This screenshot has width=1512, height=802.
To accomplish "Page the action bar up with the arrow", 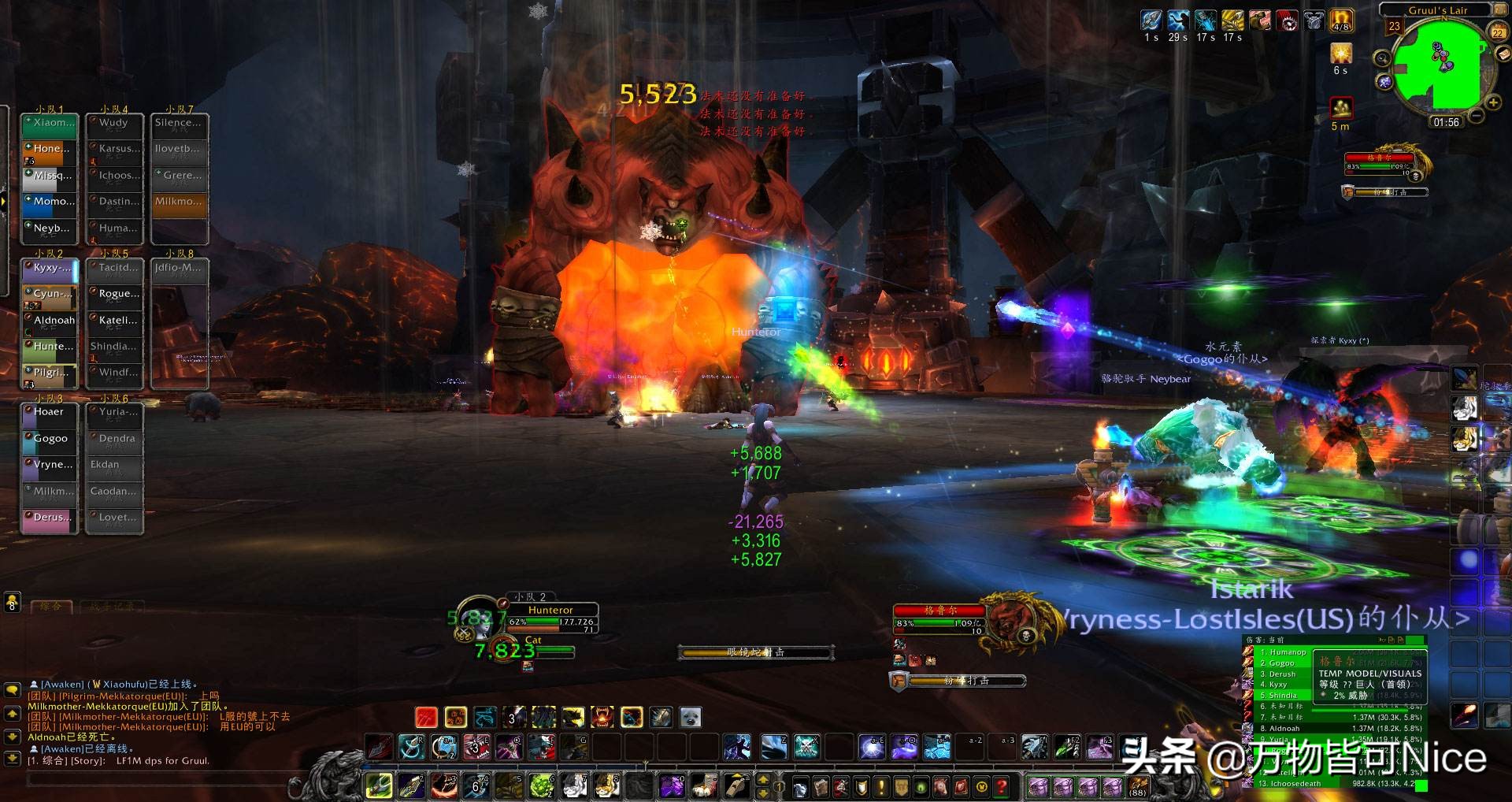I will tap(762, 780).
